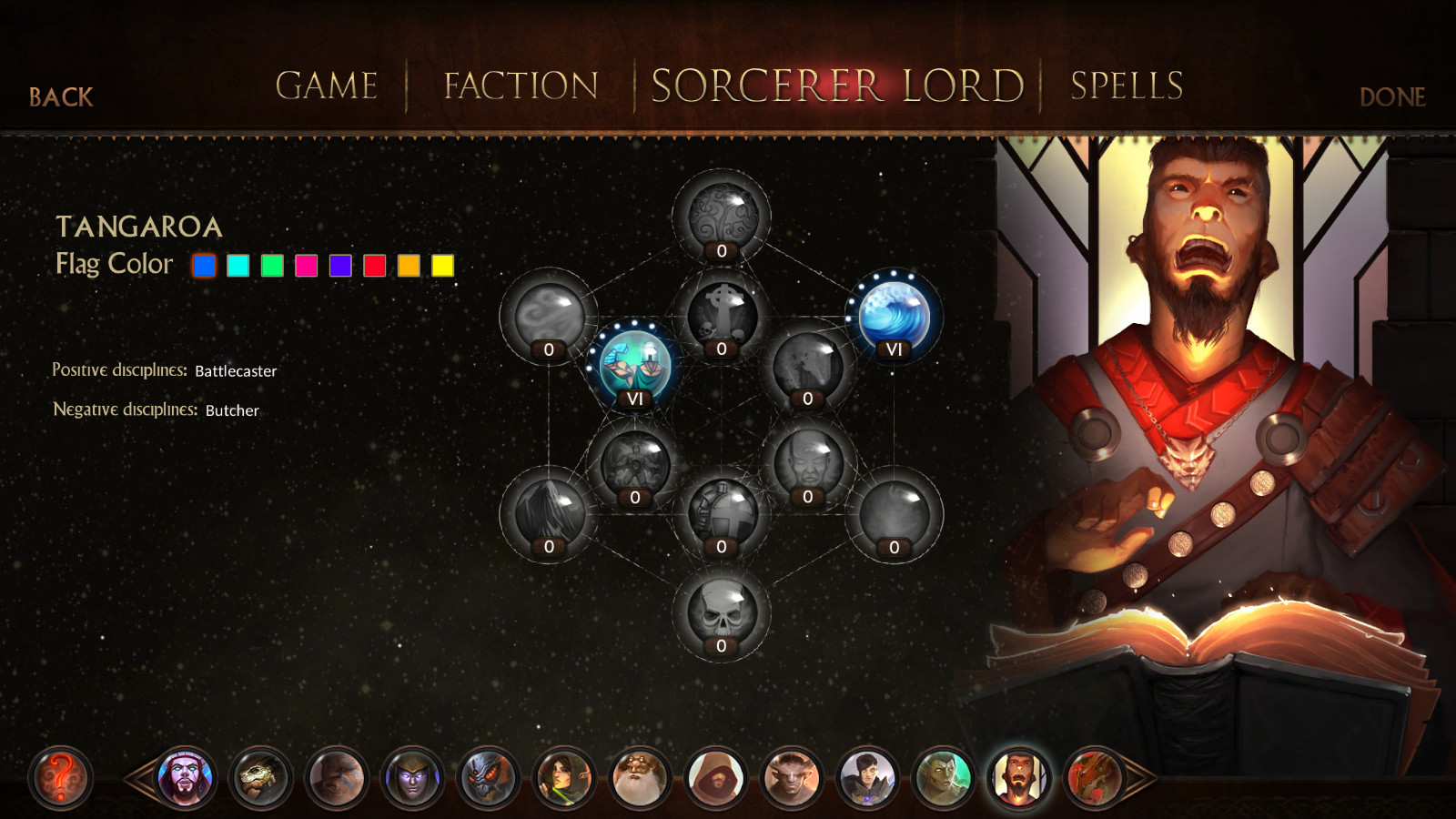Select the hooded figure portrait in the lord list
The width and height of the screenshot is (1456, 819).
[x=714, y=778]
